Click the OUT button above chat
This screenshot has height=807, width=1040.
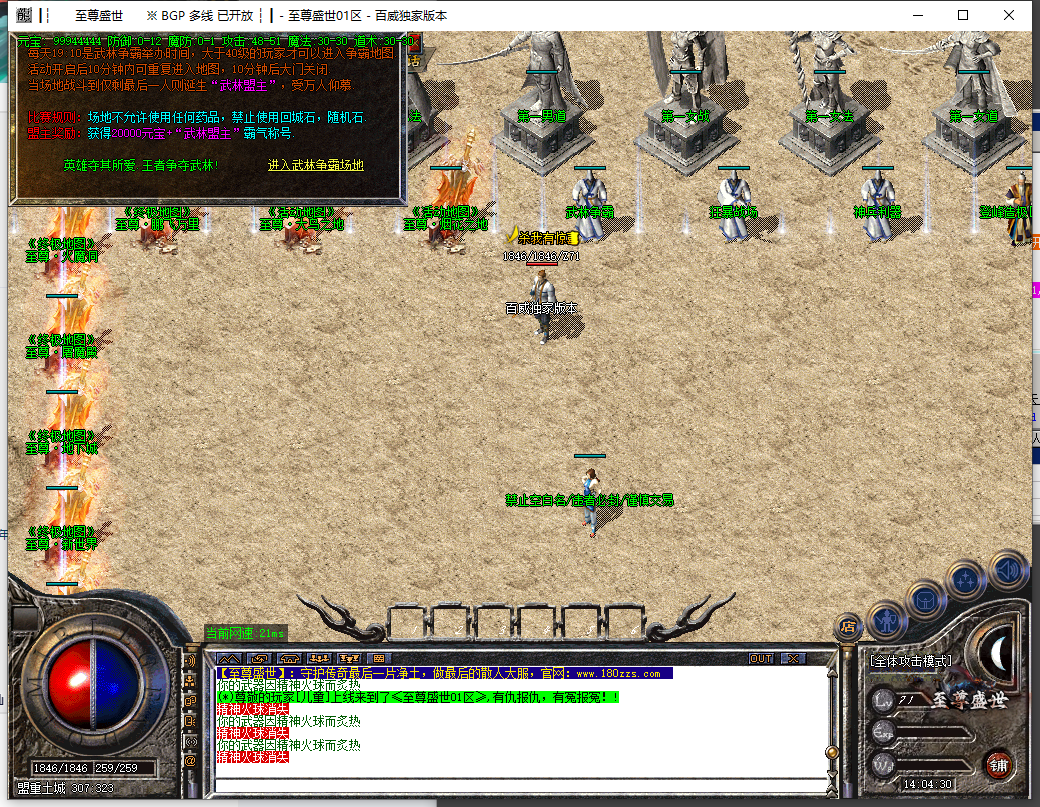pos(761,659)
